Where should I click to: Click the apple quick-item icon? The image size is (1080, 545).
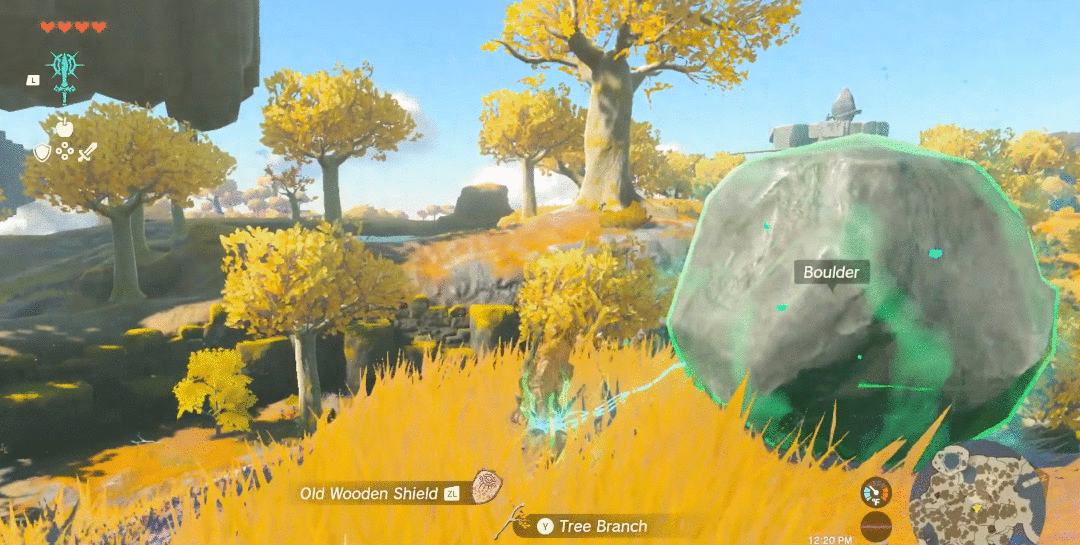coord(64,127)
